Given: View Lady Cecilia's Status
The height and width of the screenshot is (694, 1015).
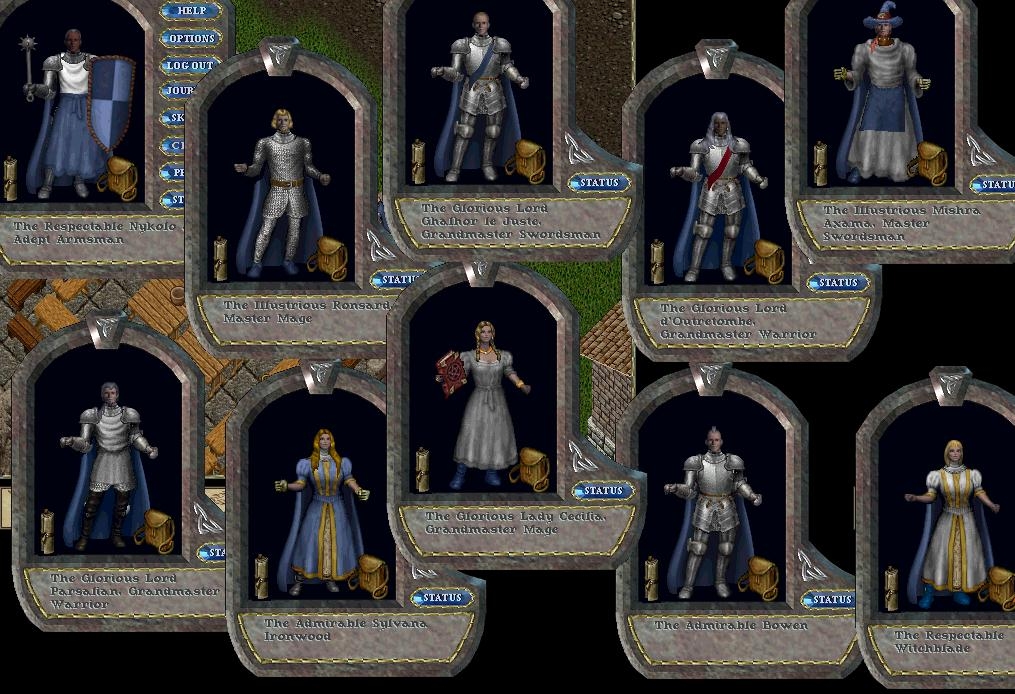Looking at the screenshot, I should click(603, 490).
